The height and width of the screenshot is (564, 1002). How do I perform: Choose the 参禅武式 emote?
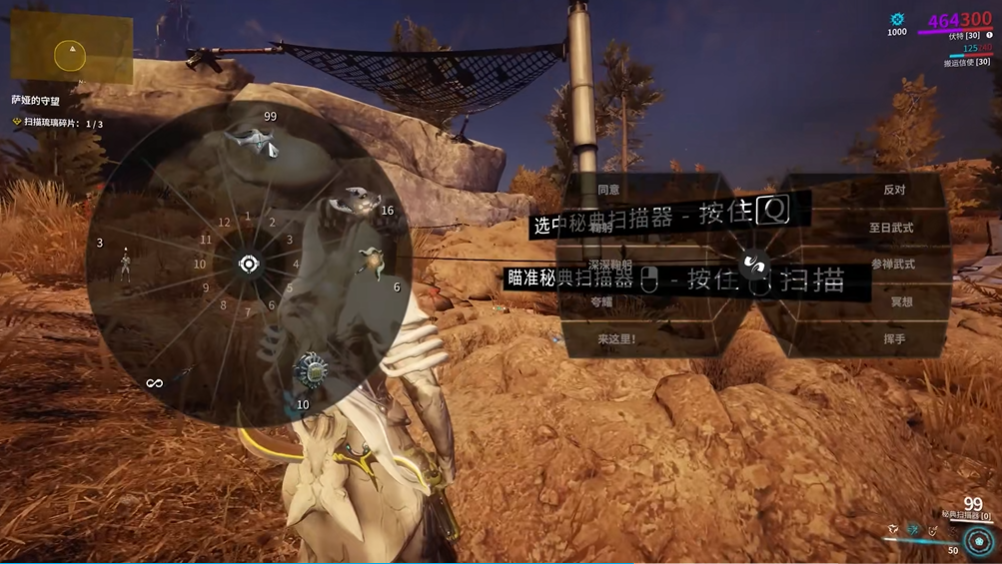pos(893,265)
